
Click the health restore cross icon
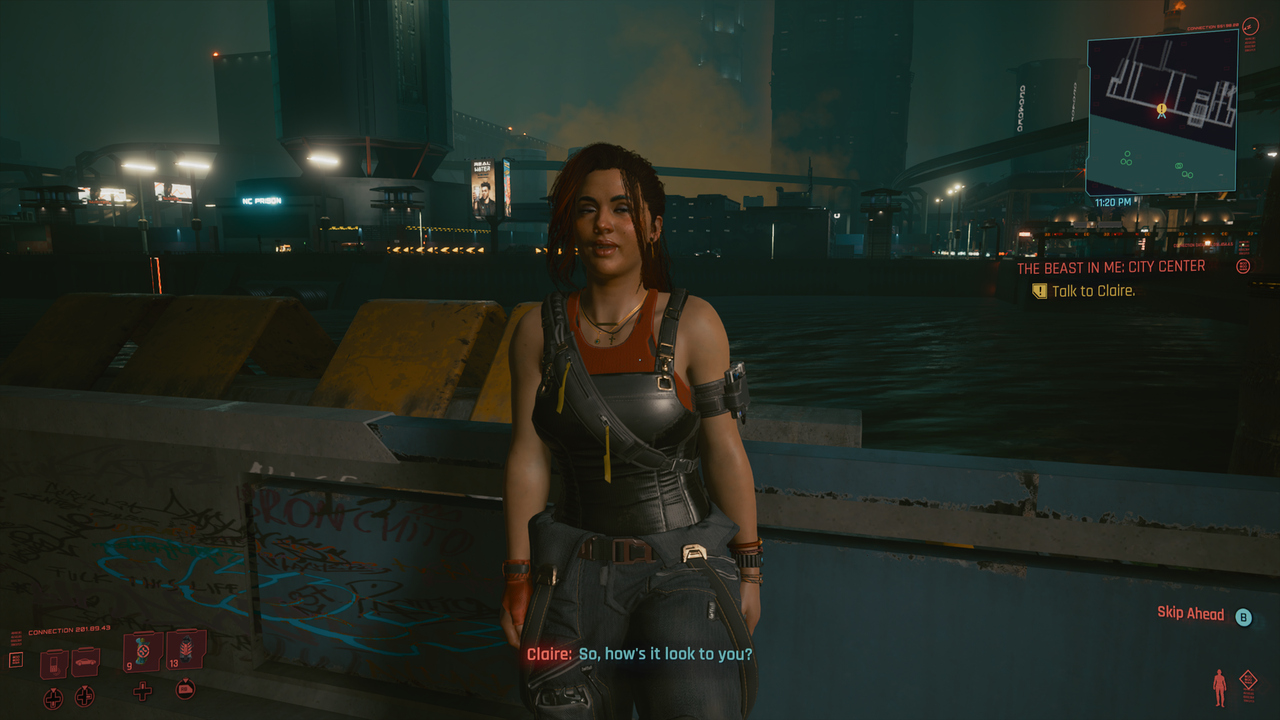pyautogui.click(x=143, y=692)
